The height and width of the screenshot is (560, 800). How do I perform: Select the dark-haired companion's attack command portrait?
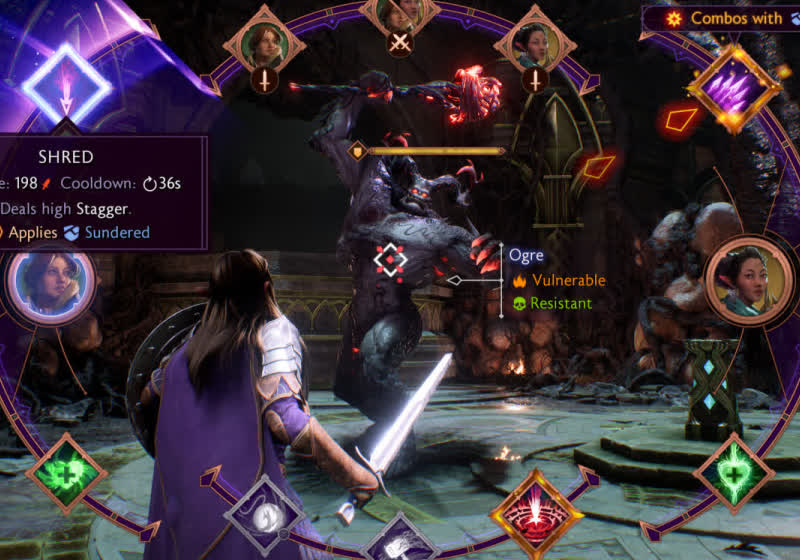pyautogui.click(x=535, y=44)
